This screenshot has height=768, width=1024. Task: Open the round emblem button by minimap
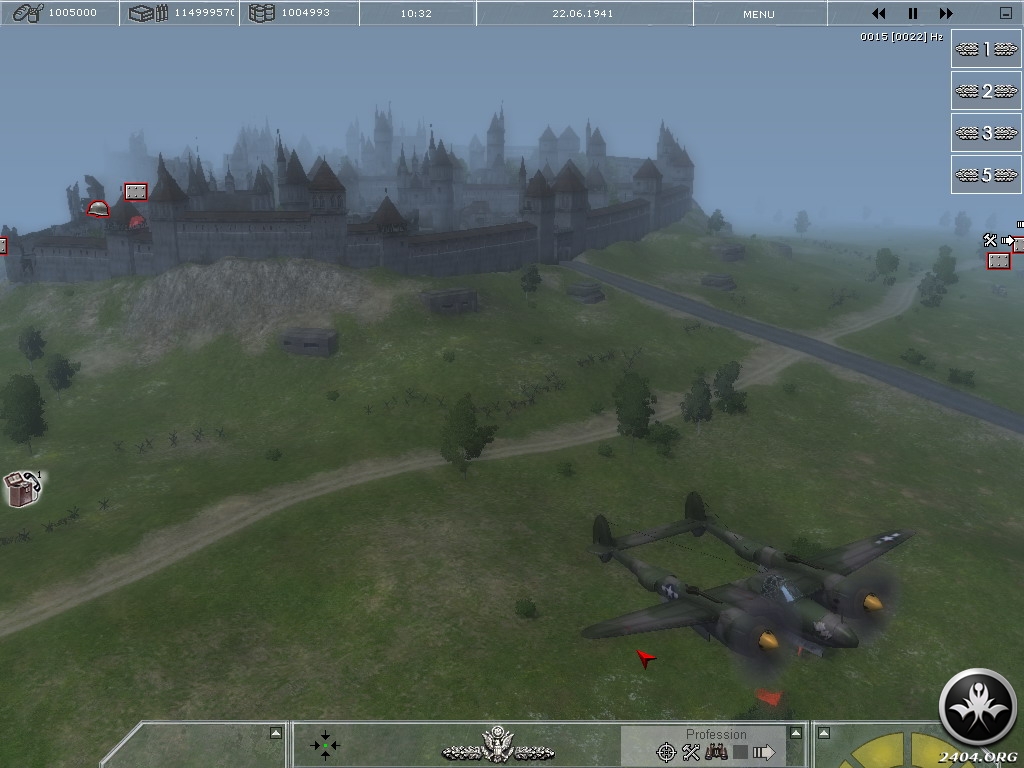tap(978, 707)
